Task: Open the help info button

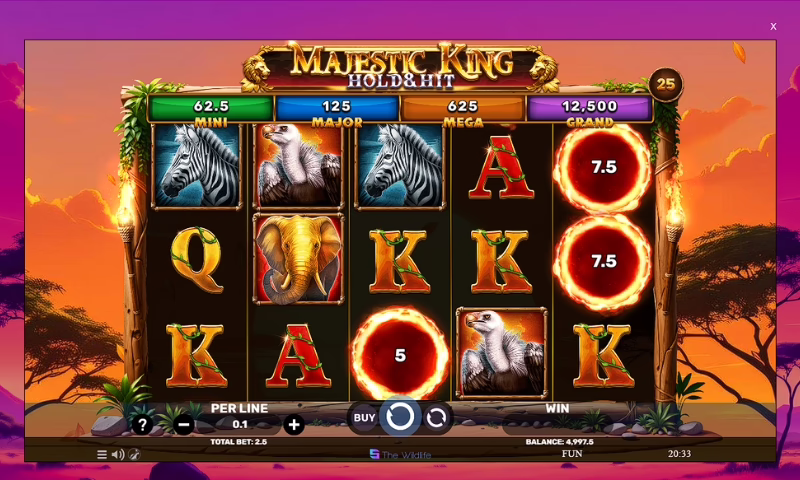Action: point(143,424)
